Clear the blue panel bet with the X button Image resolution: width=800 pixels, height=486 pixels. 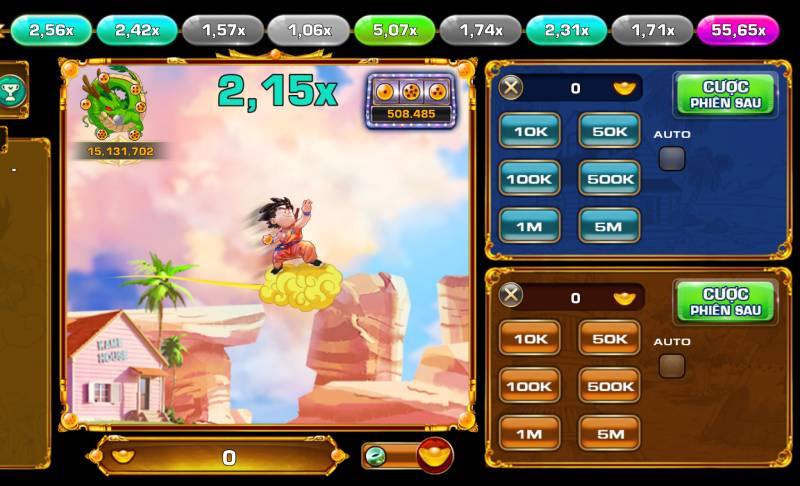511,88
